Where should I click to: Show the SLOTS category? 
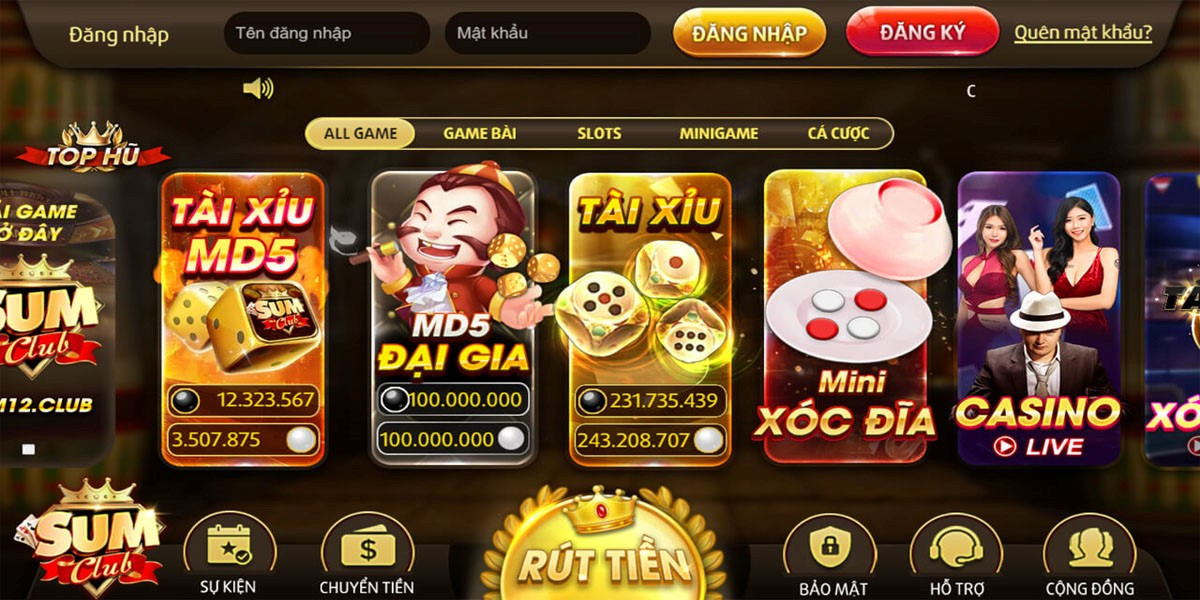(x=599, y=133)
